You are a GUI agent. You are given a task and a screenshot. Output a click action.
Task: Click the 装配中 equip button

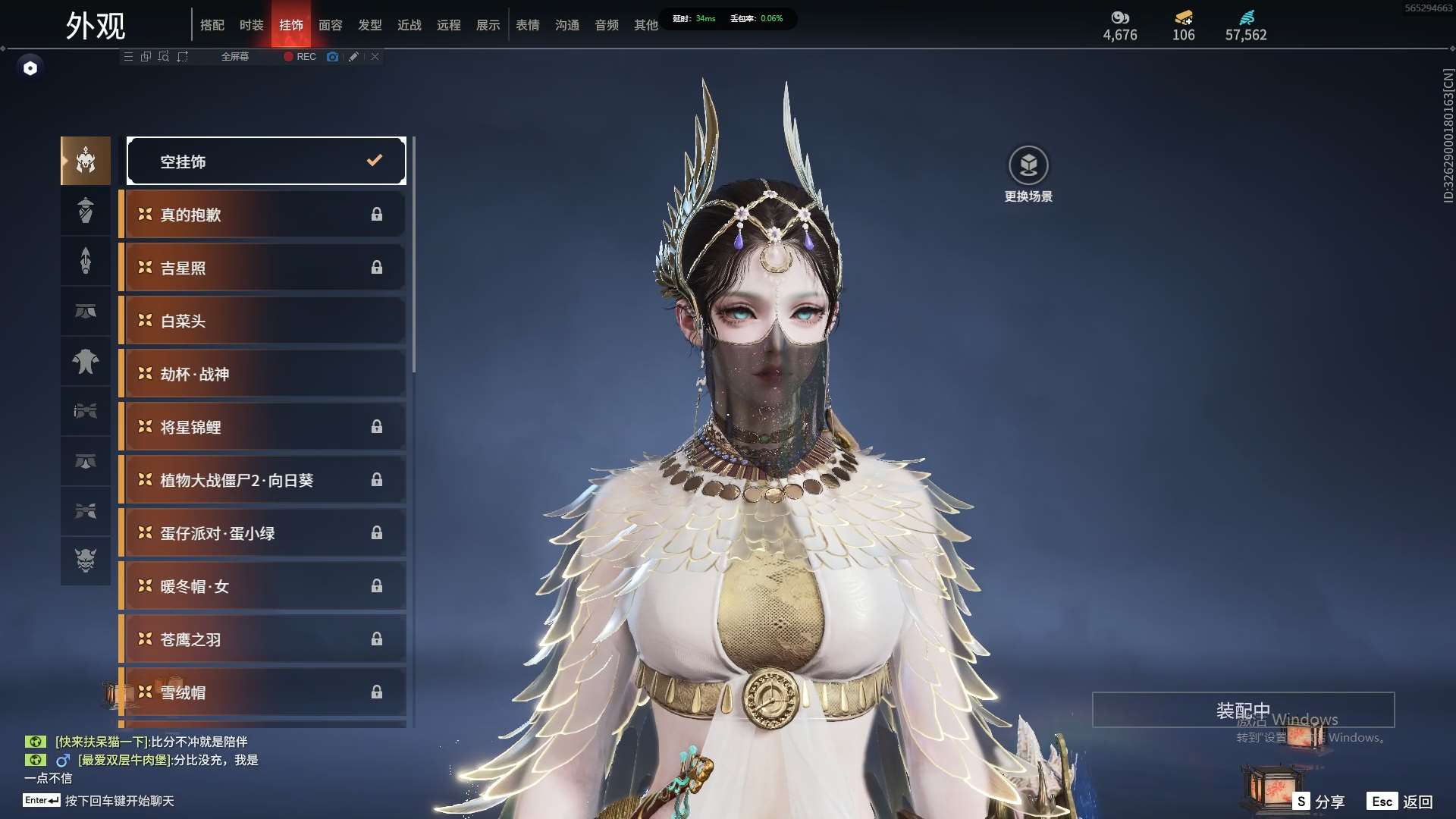point(1243,711)
